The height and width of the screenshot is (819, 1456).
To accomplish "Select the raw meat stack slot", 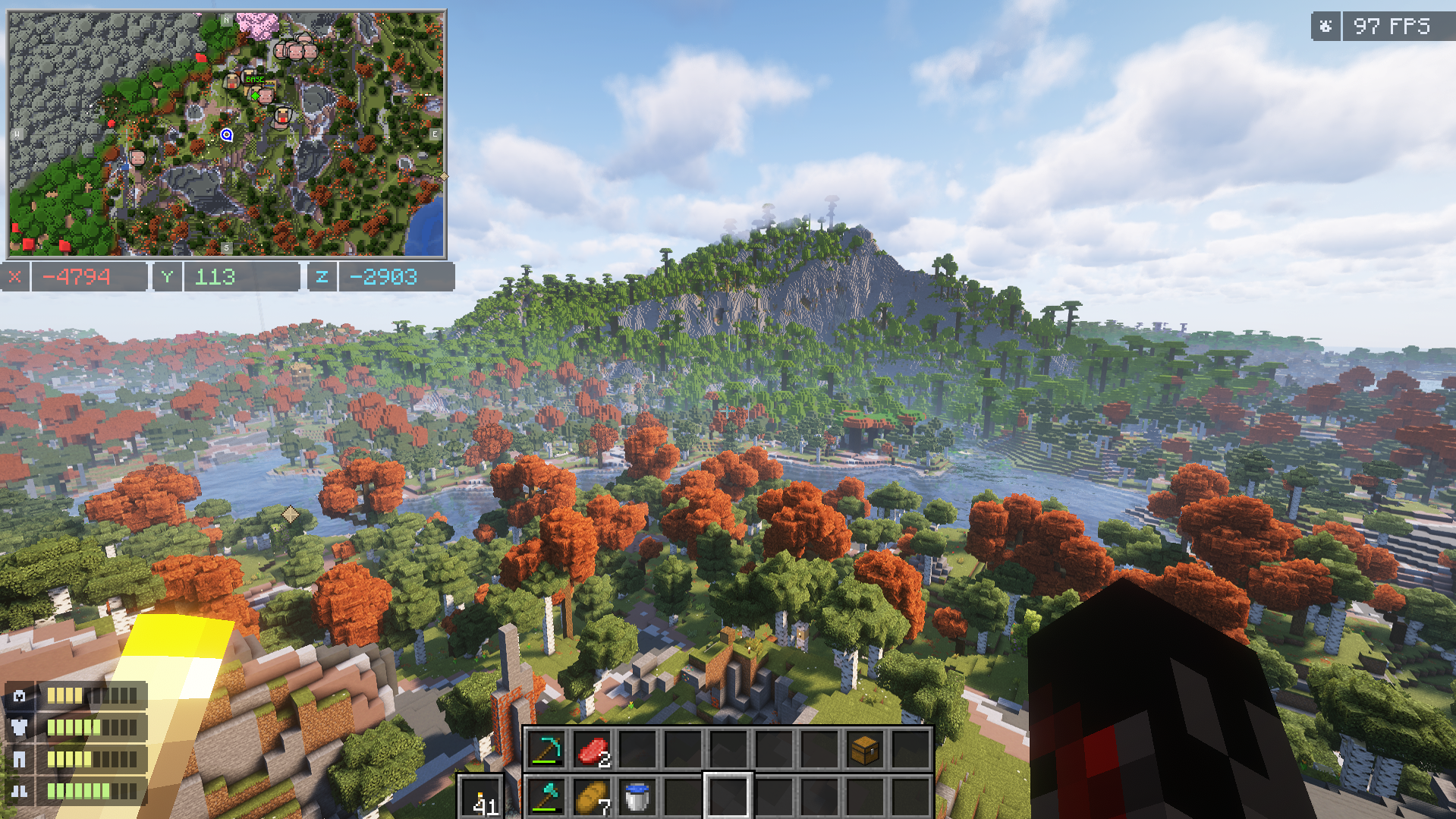I will point(592,750).
